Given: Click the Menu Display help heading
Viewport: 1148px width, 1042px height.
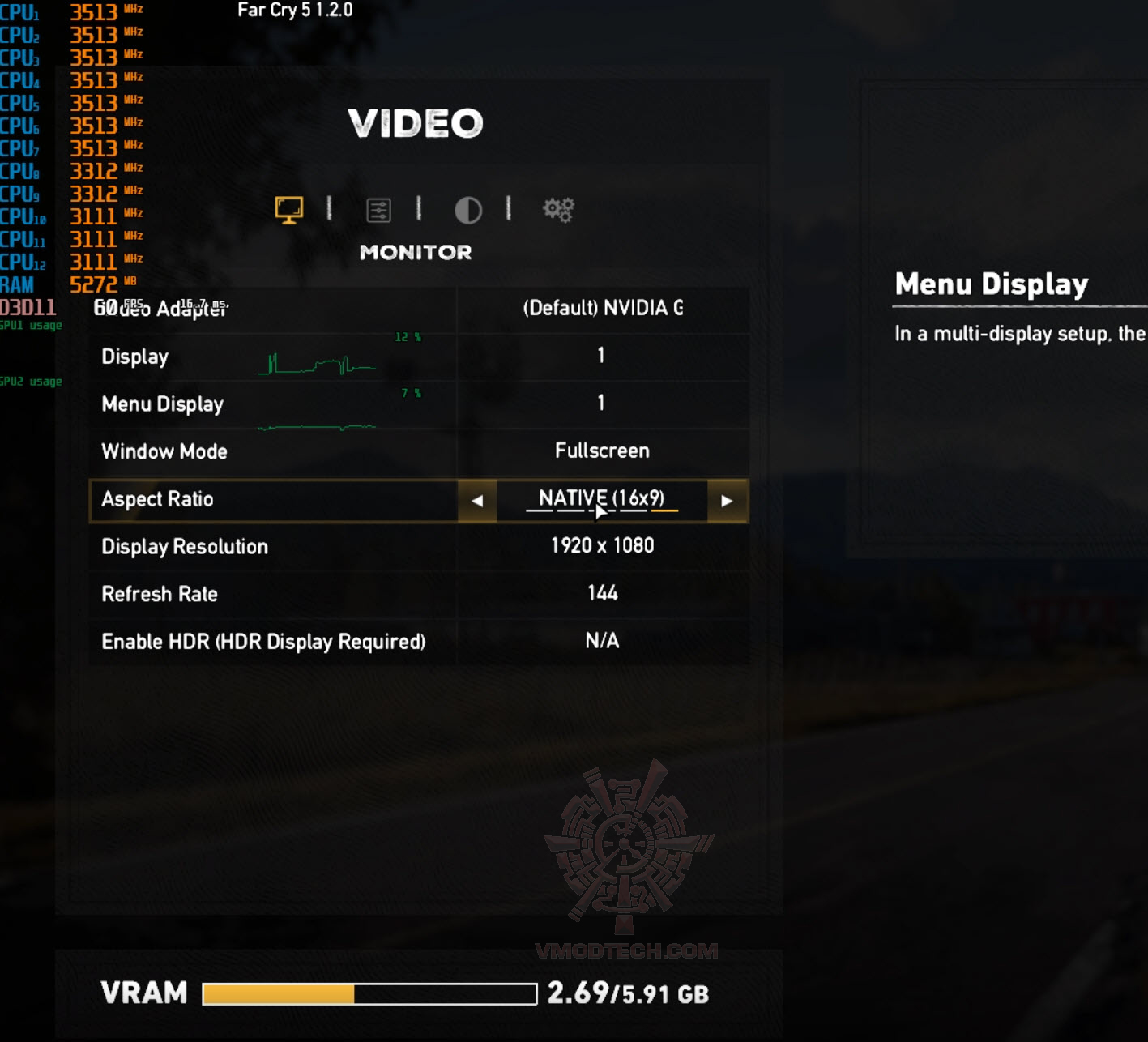Looking at the screenshot, I should tap(990, 284).
